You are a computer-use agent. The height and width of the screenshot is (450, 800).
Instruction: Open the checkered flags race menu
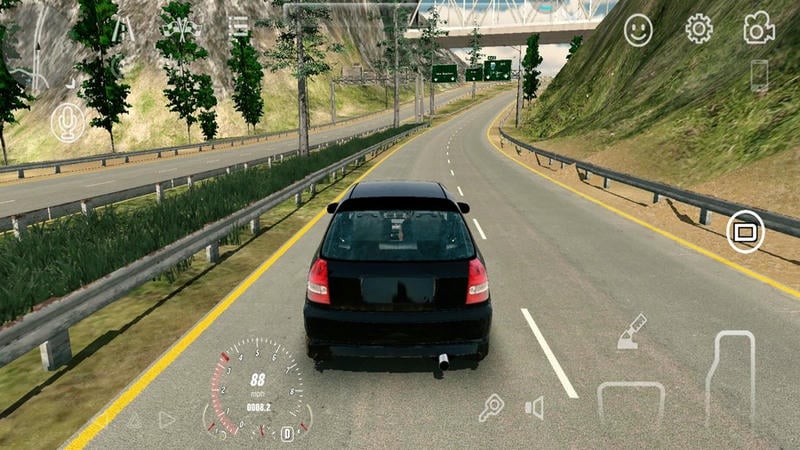[x=181, y=27]
